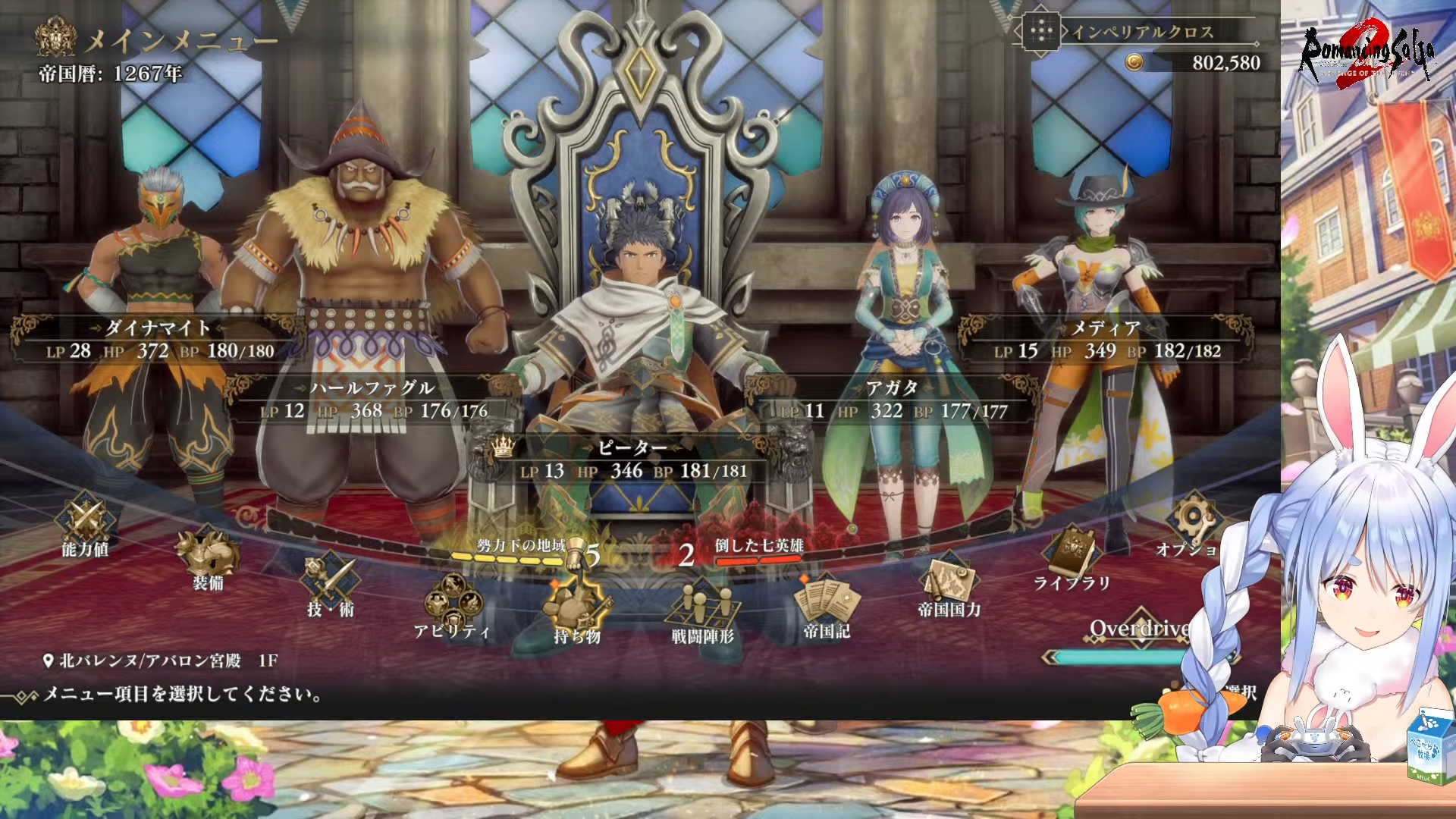Click the インペリアルクロス formation label
Screen dimensions: 1456x819
pyautogui.click(x=1141, y=32)
